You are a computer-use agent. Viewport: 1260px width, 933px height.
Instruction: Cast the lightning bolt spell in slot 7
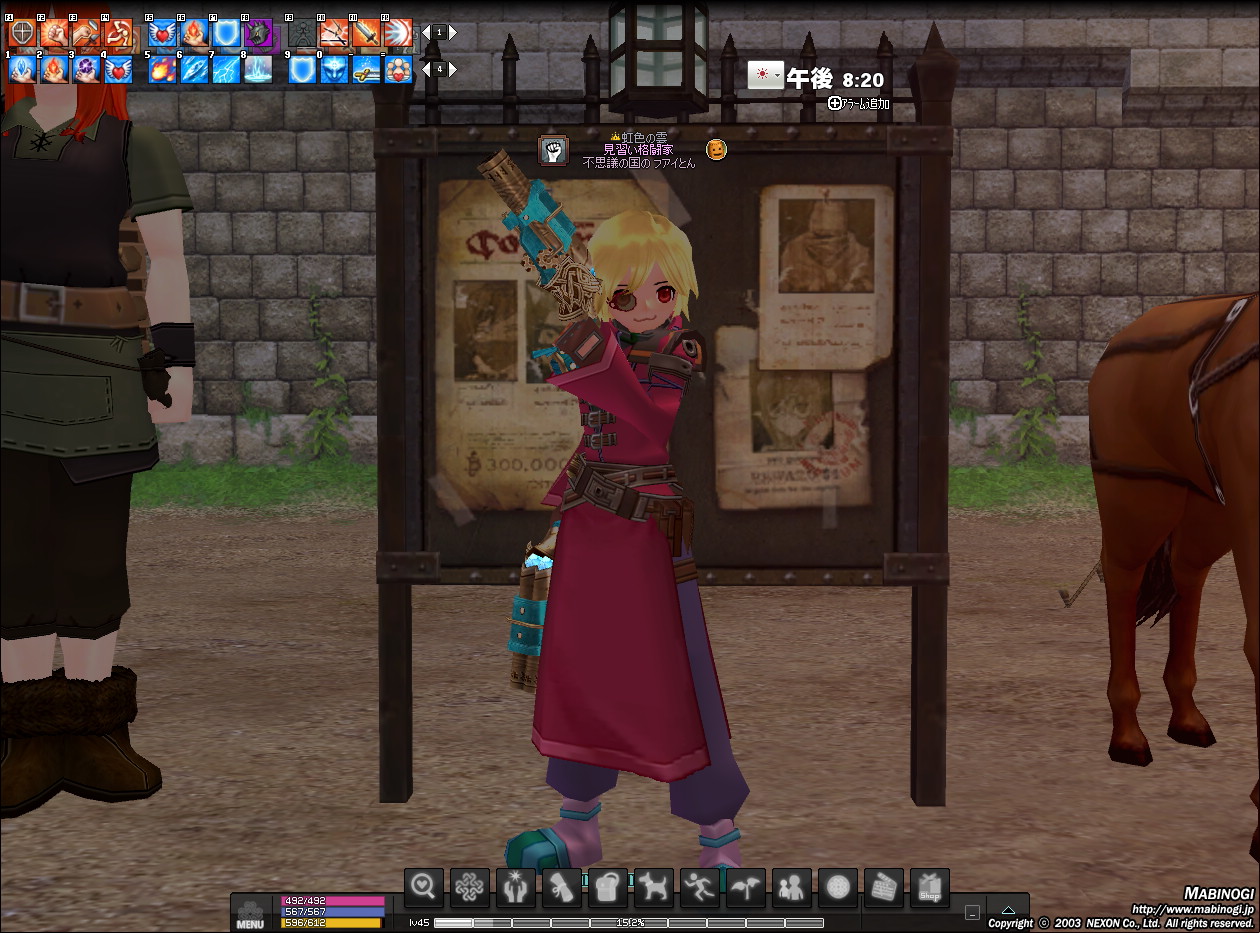(226, 69)
